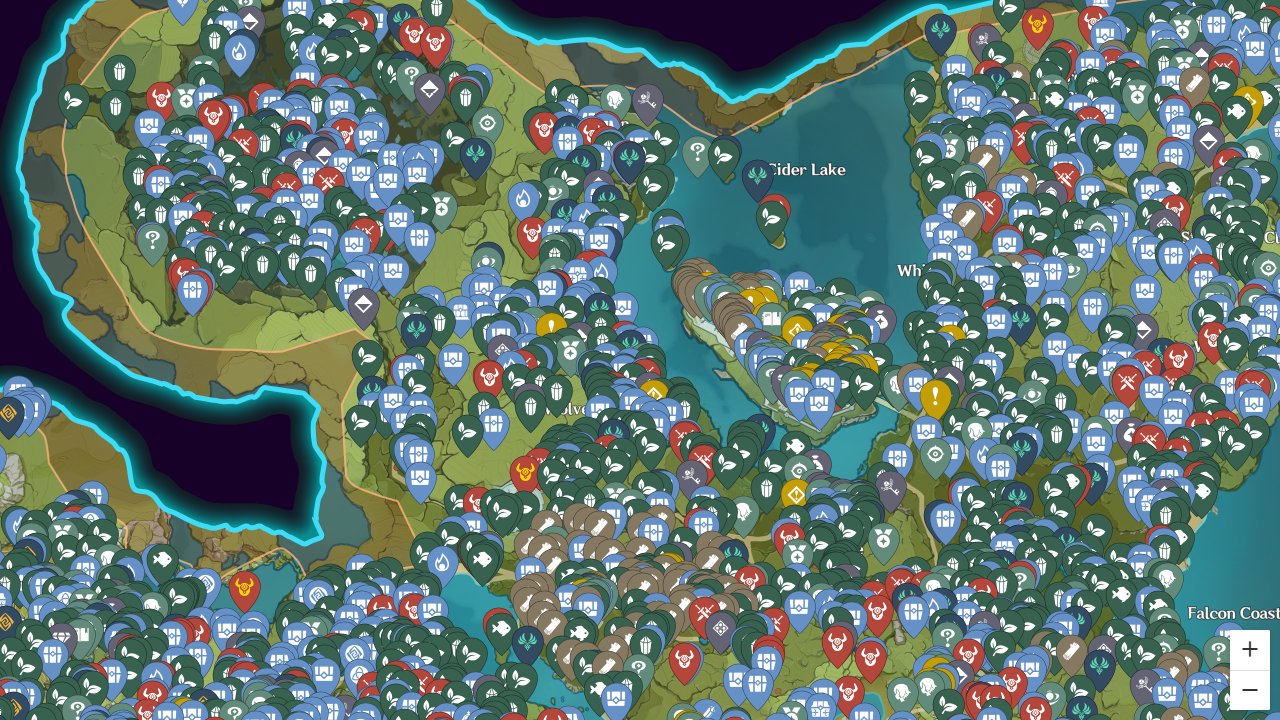Image resolution: width=1280 pixels, height=720 pixels.
Task: Select the eye-shaped seelie marker
Action: 797,469
